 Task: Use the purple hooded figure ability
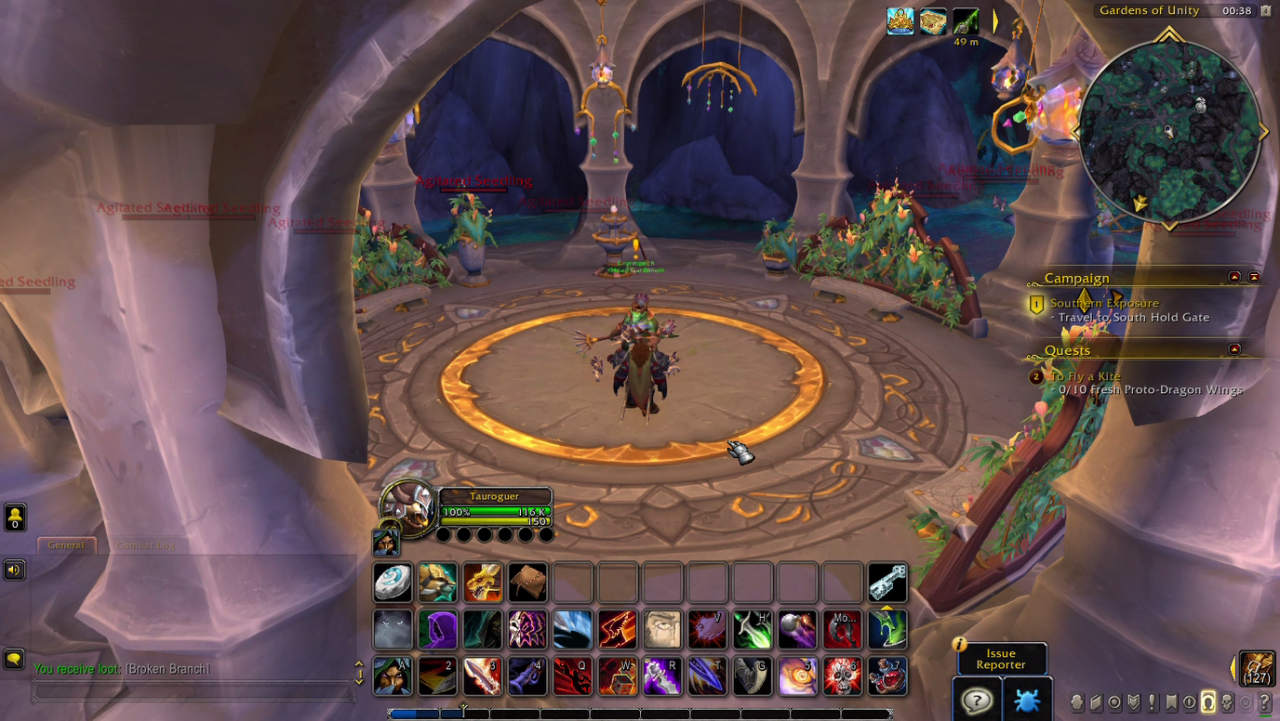(437, 629)
